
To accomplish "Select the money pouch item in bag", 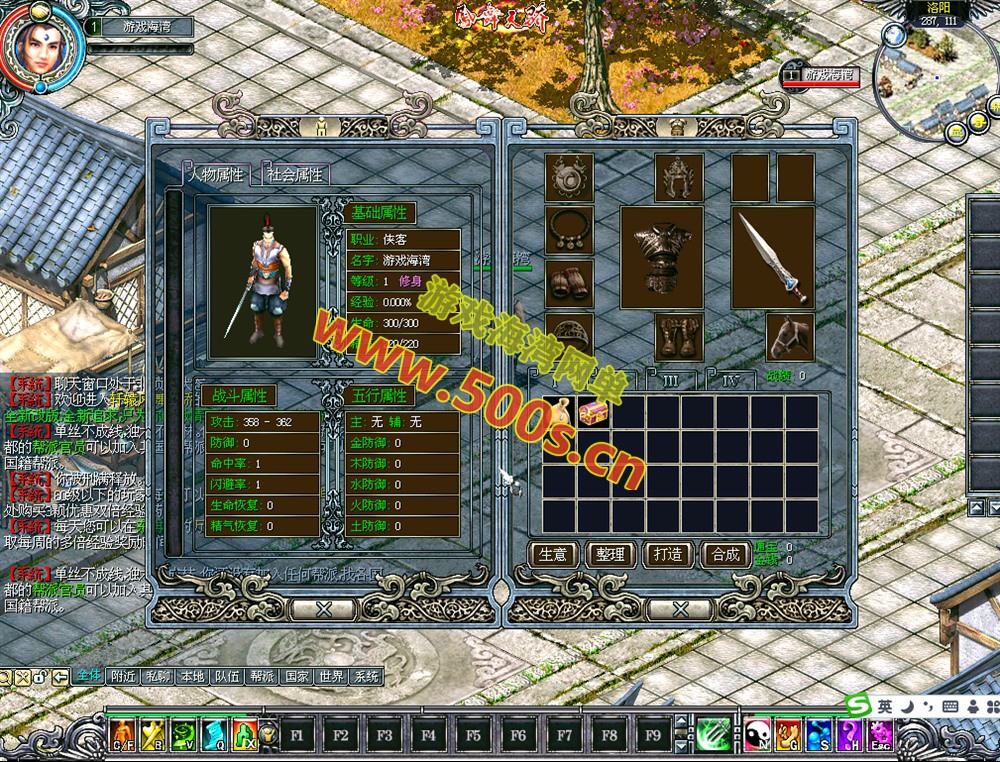I will click(x=561, y=412).
